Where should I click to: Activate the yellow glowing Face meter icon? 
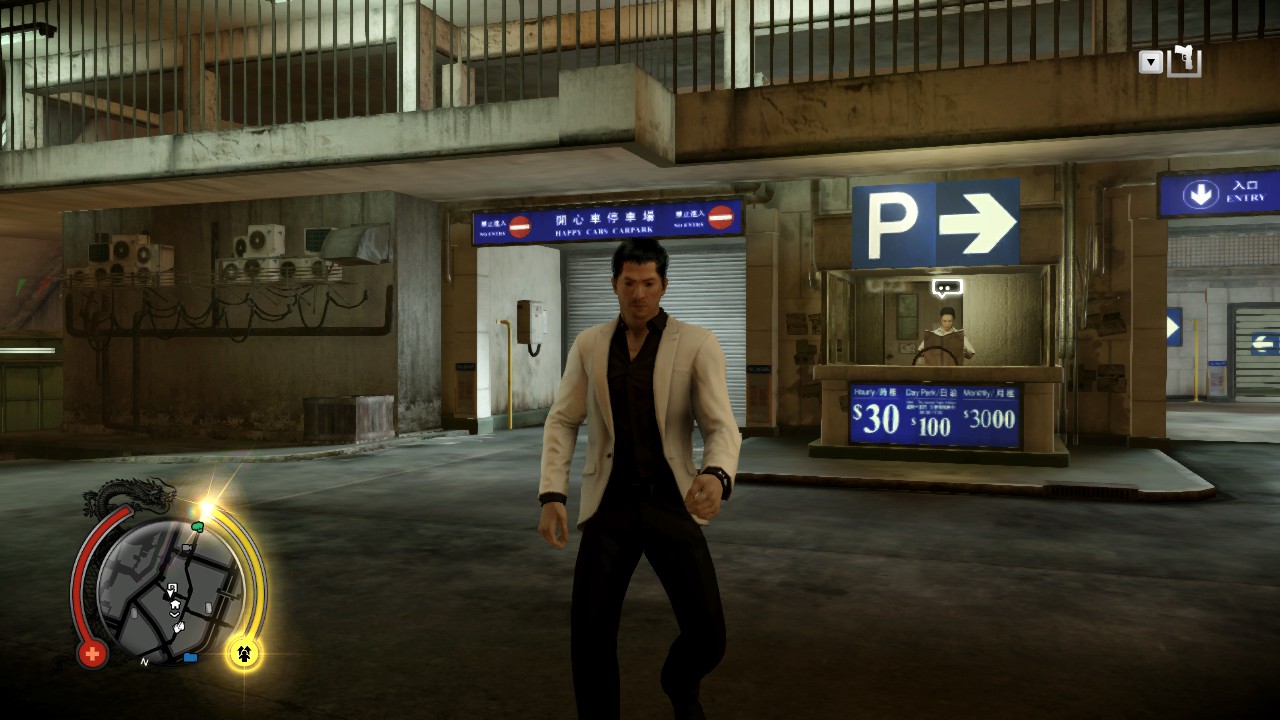click(244, 653)
